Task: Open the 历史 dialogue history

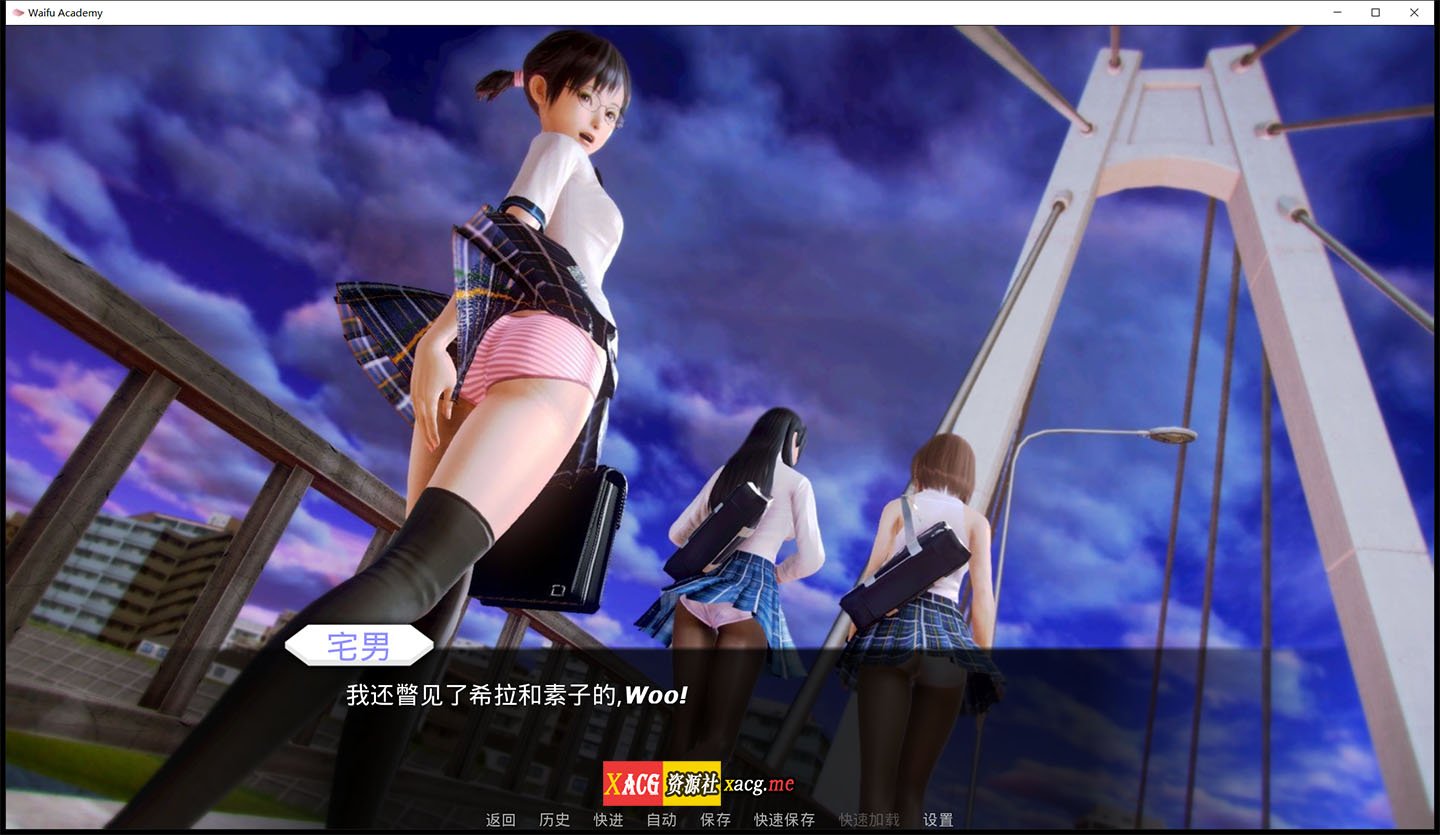Action: tap(553, 819)
